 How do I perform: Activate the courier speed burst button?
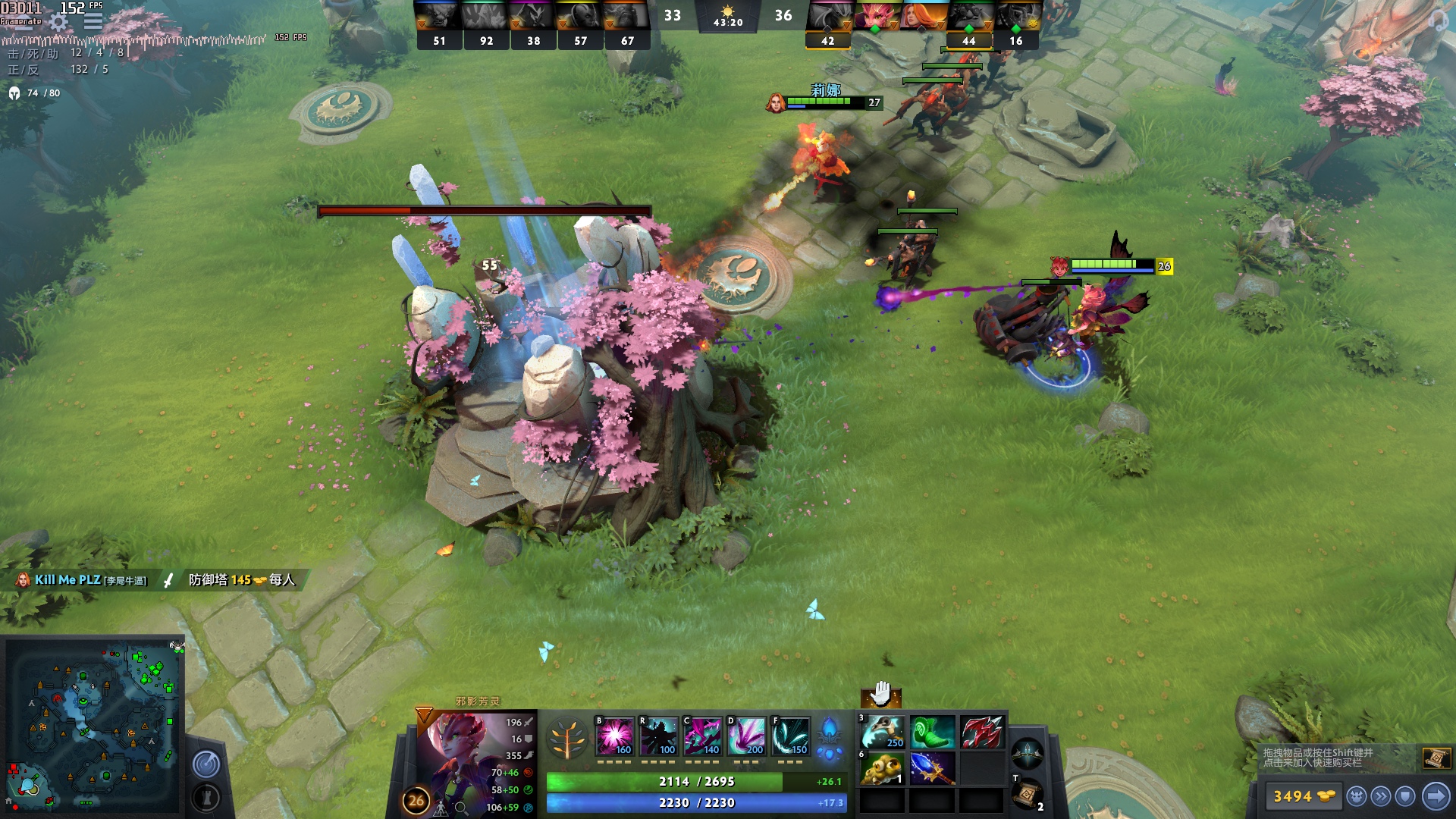coord(1381,796)
